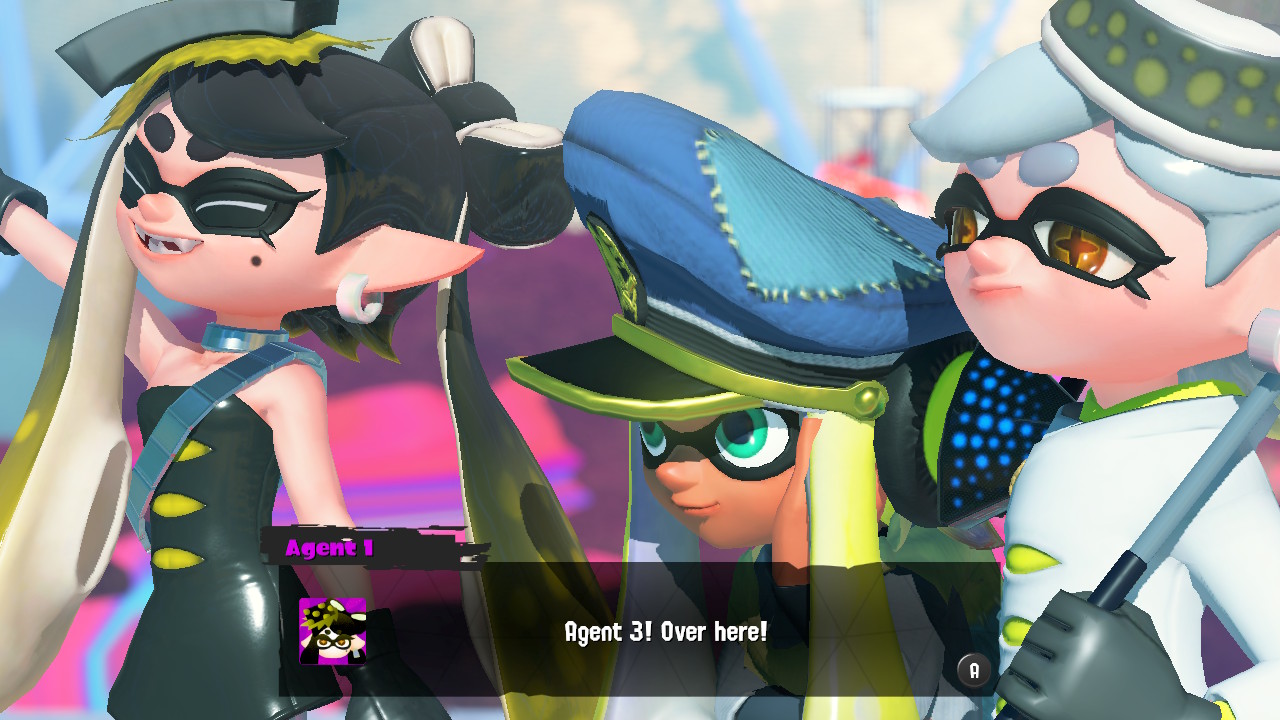1280x720 pixels.
Task: Click the Agent 1 speaker portrait
Action: [x=333, y=631]
